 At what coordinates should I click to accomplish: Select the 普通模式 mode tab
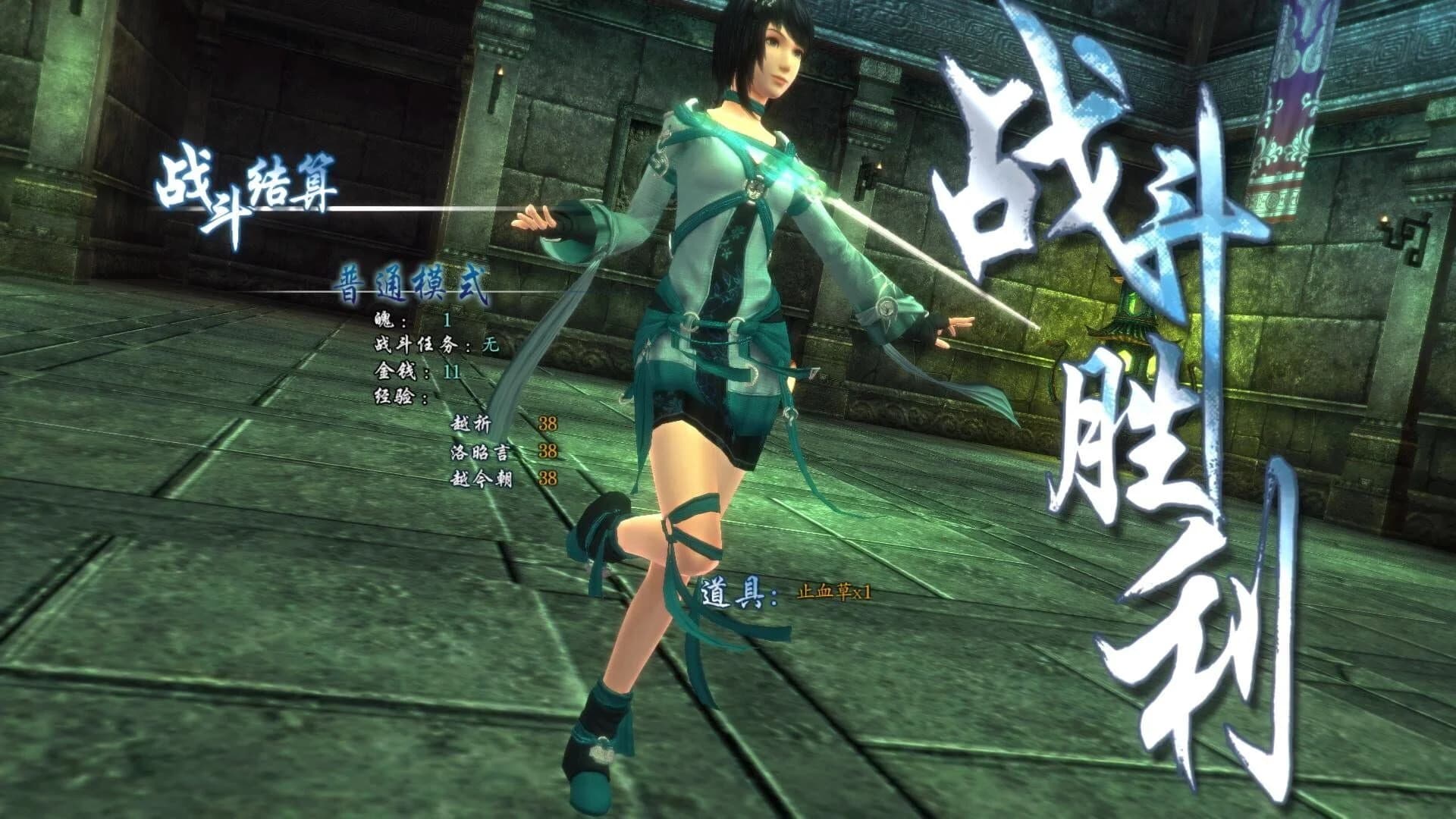pyautogui.click(x=415, y=281)
